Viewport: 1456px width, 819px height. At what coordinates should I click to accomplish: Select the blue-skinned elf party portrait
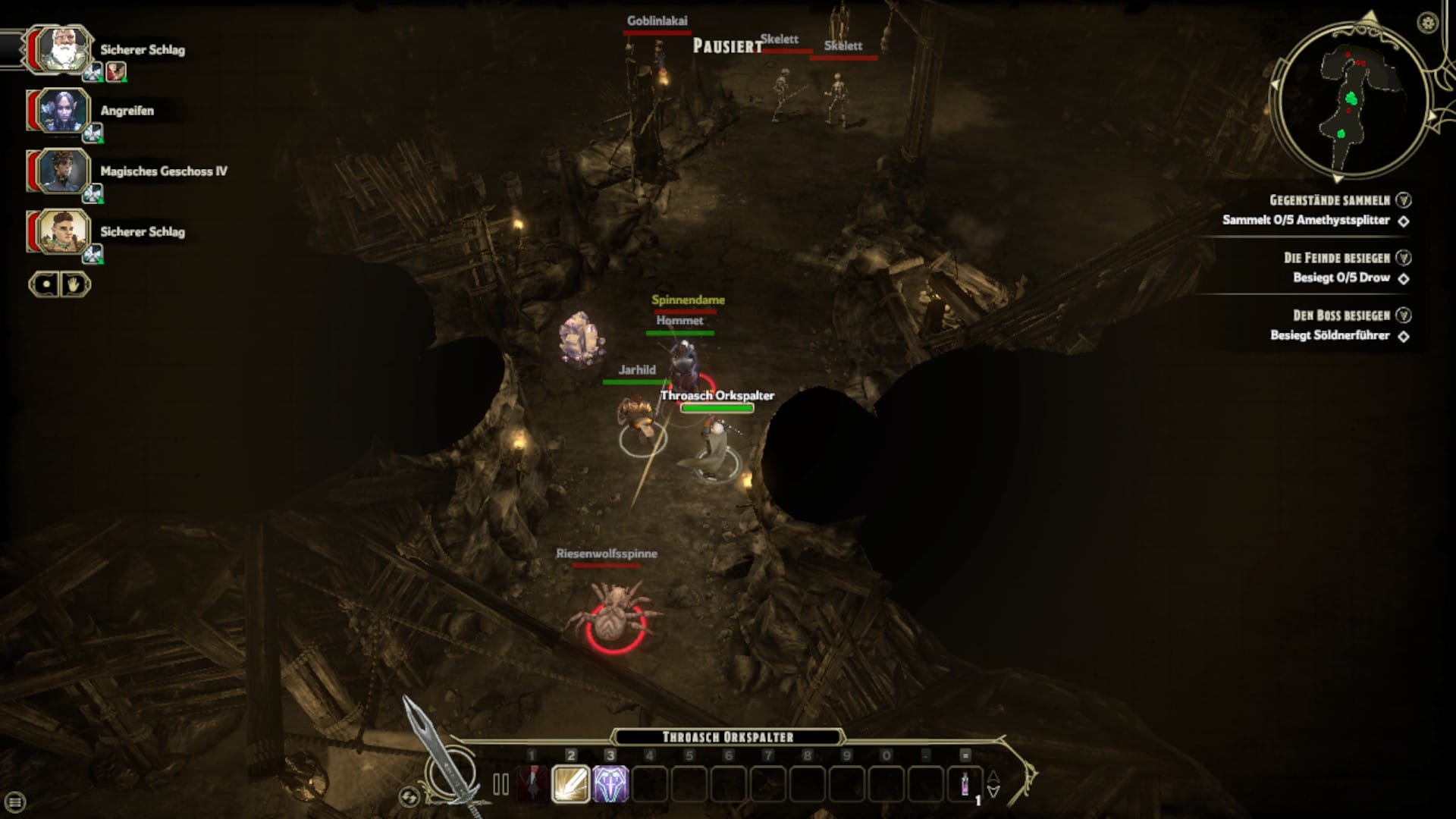point(61,110)
